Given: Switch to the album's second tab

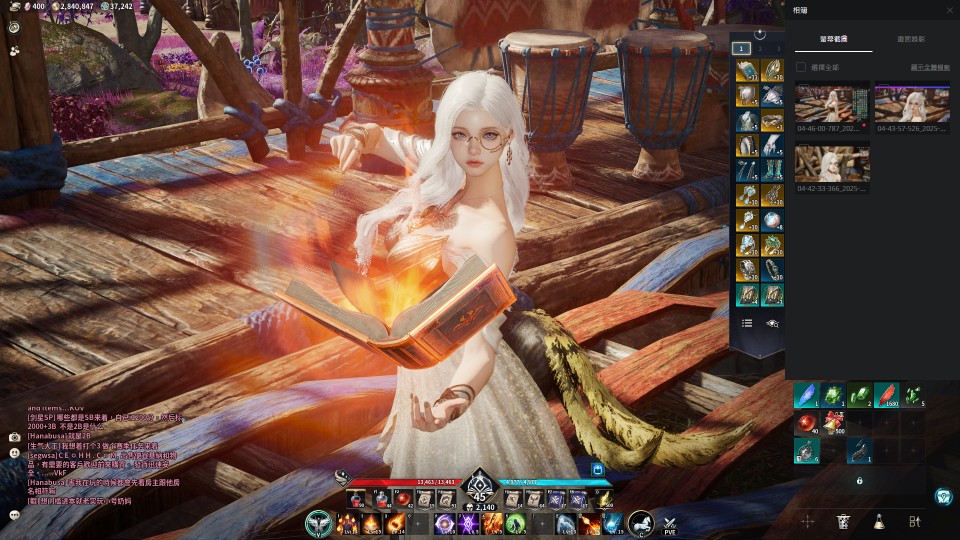Looking at the screenshot, I should 911,39.
